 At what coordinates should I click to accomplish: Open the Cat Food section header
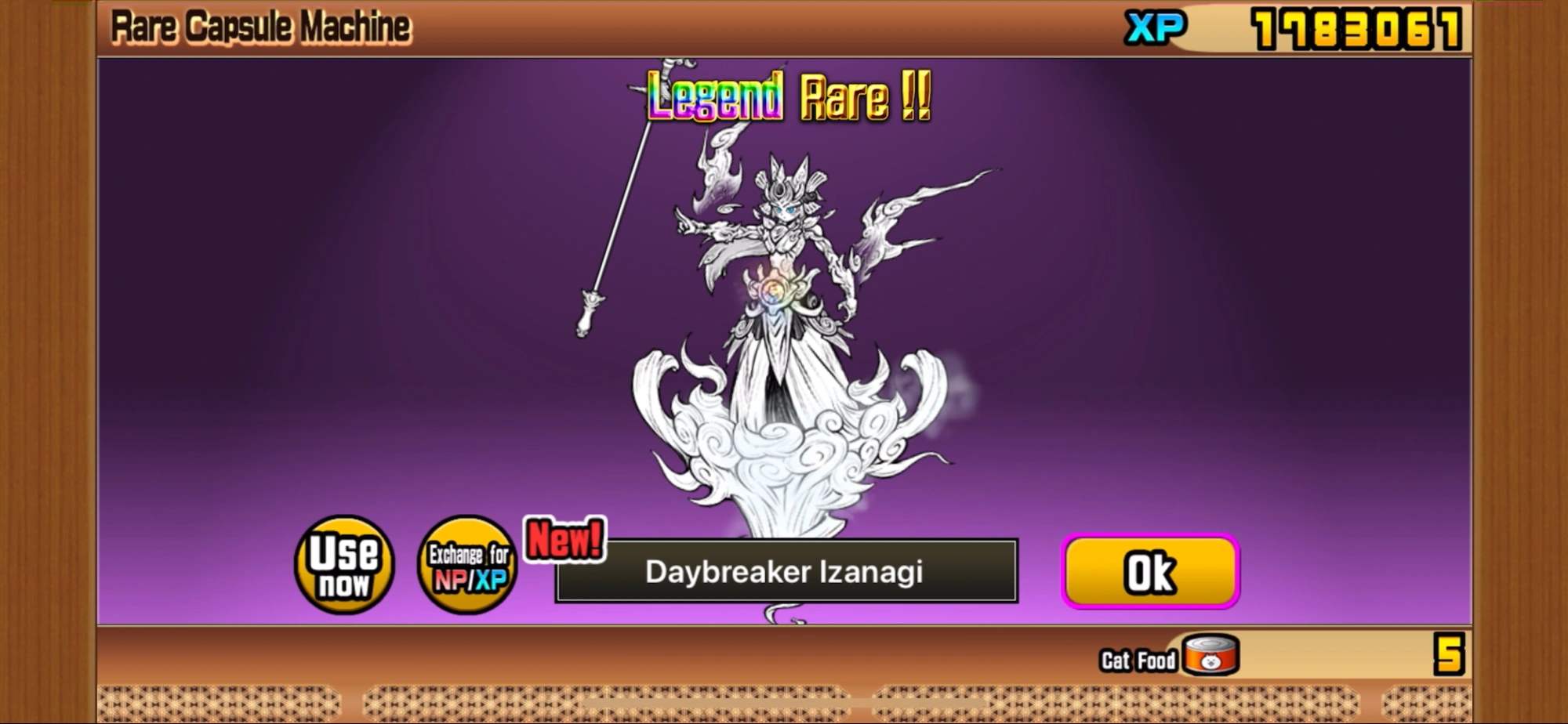[x=1137, y=658]
